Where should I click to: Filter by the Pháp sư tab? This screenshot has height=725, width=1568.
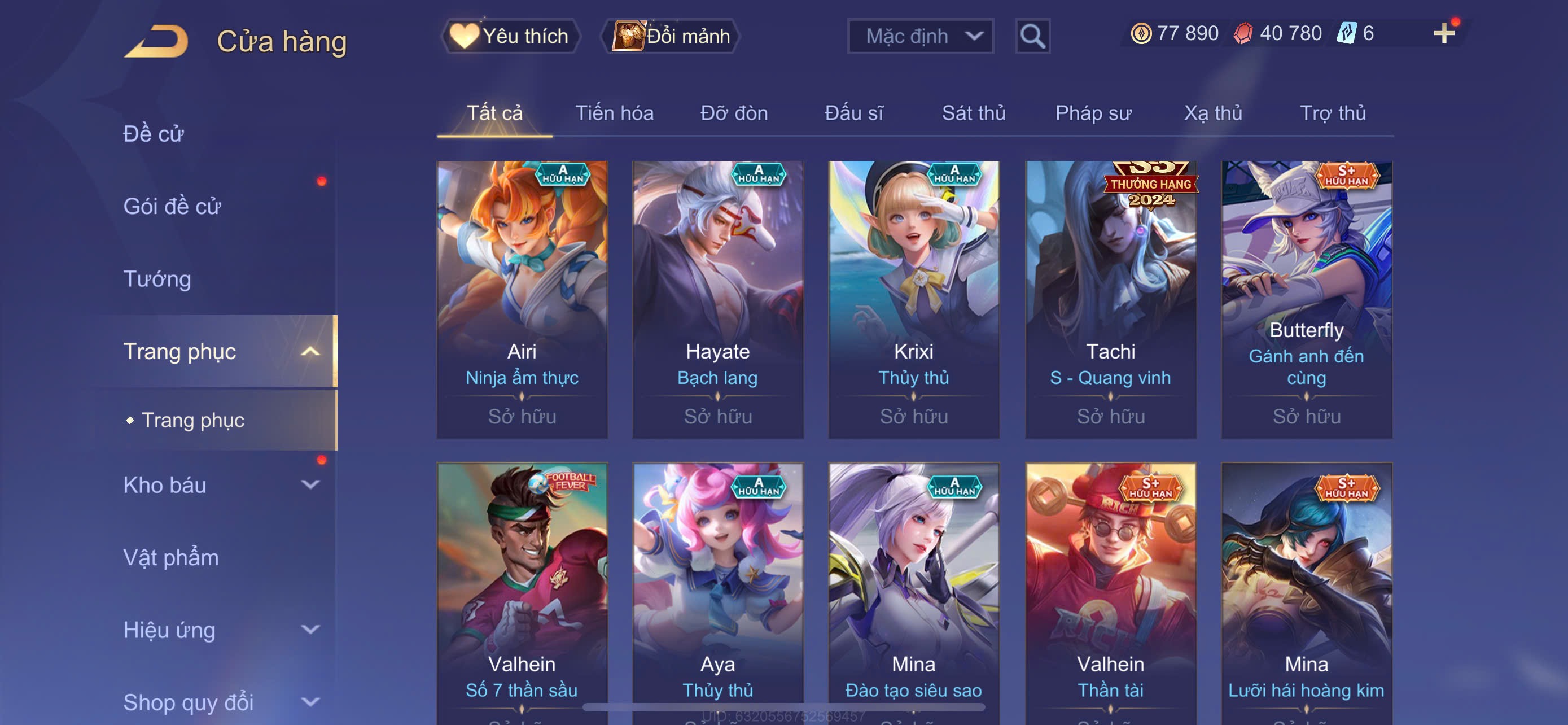pos(1093,113)
